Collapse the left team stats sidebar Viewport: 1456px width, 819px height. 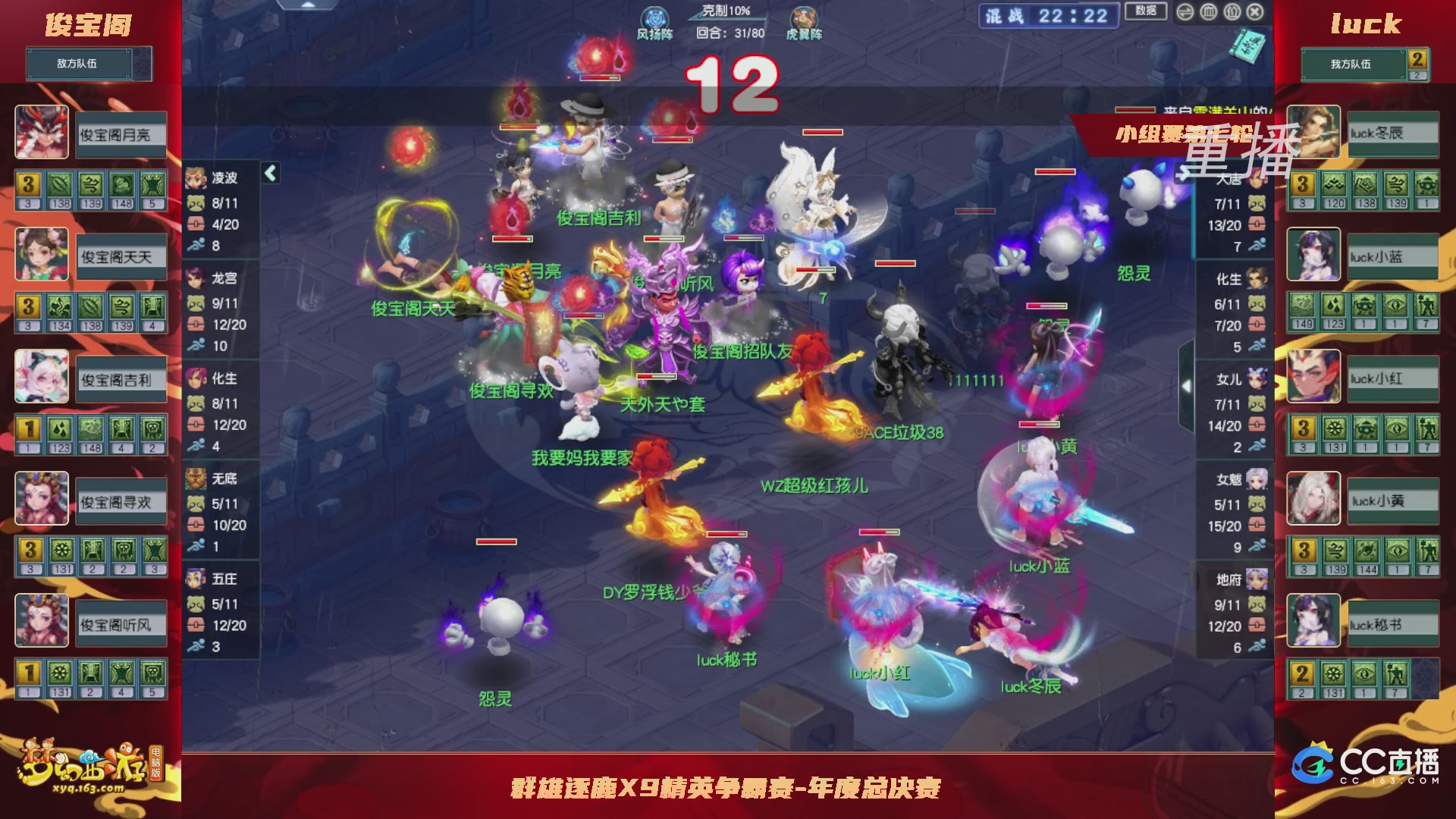(269, 172)
